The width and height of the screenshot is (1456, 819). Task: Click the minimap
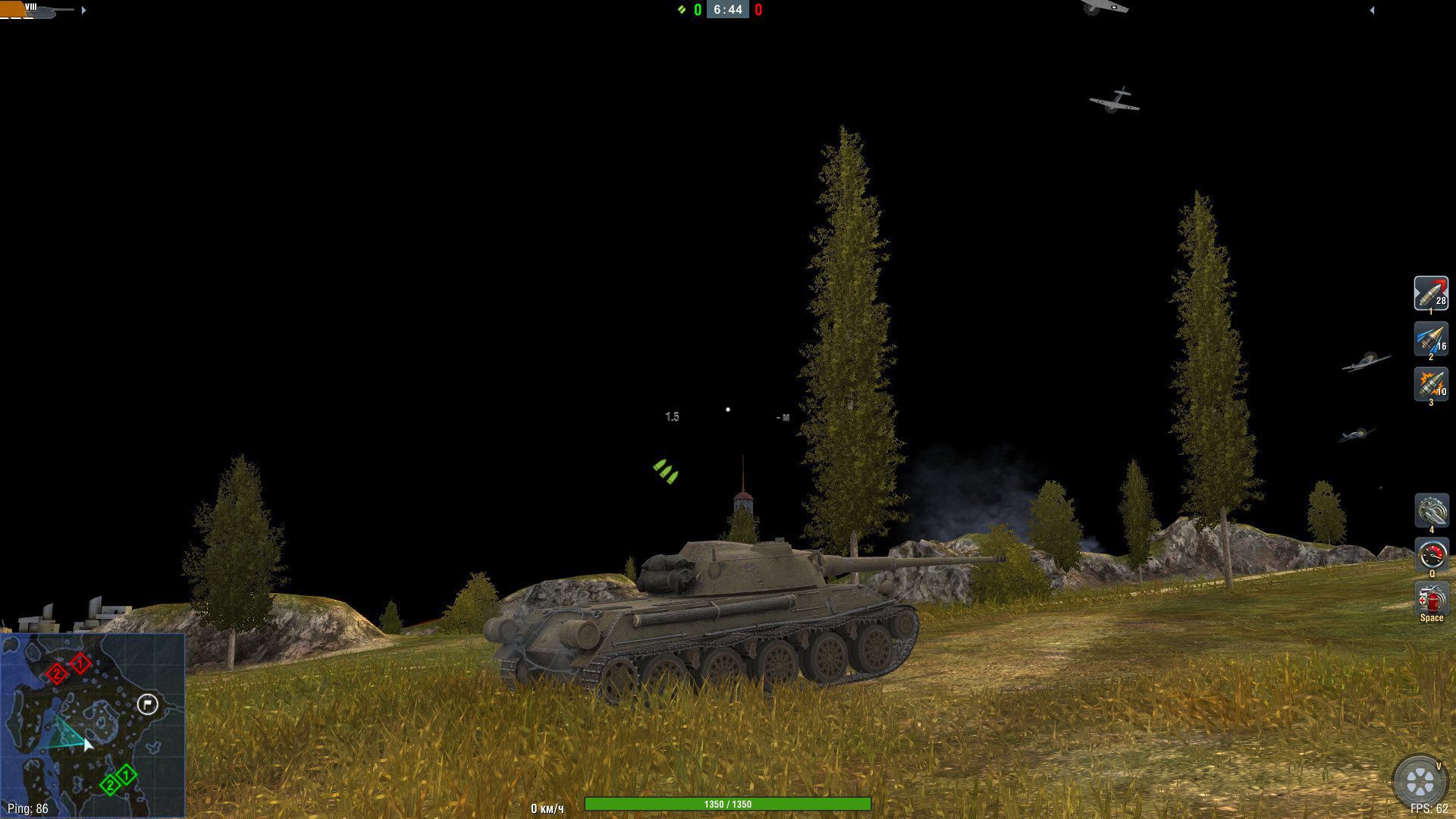93,726
